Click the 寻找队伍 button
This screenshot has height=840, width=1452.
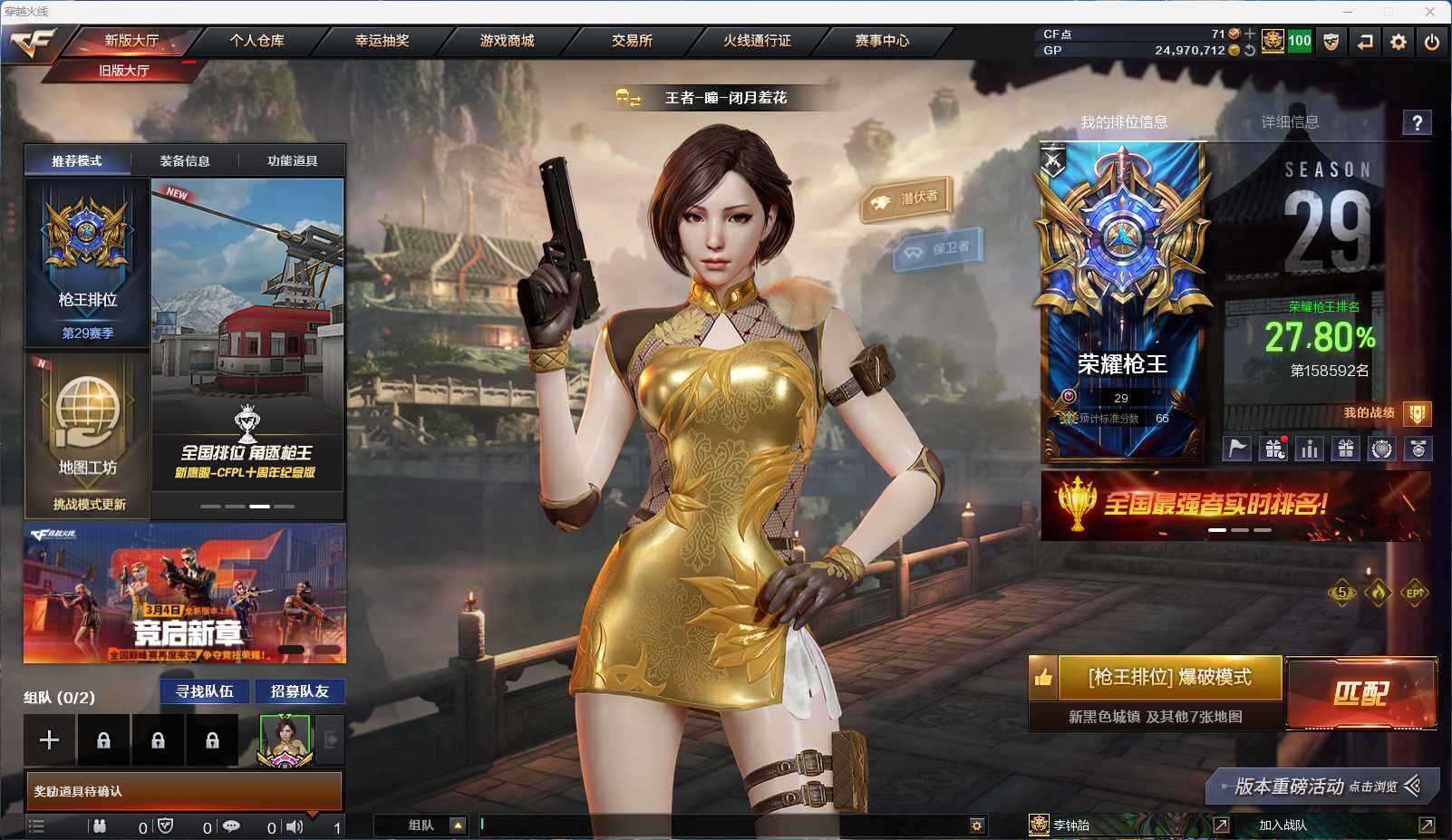pos(205,691)
